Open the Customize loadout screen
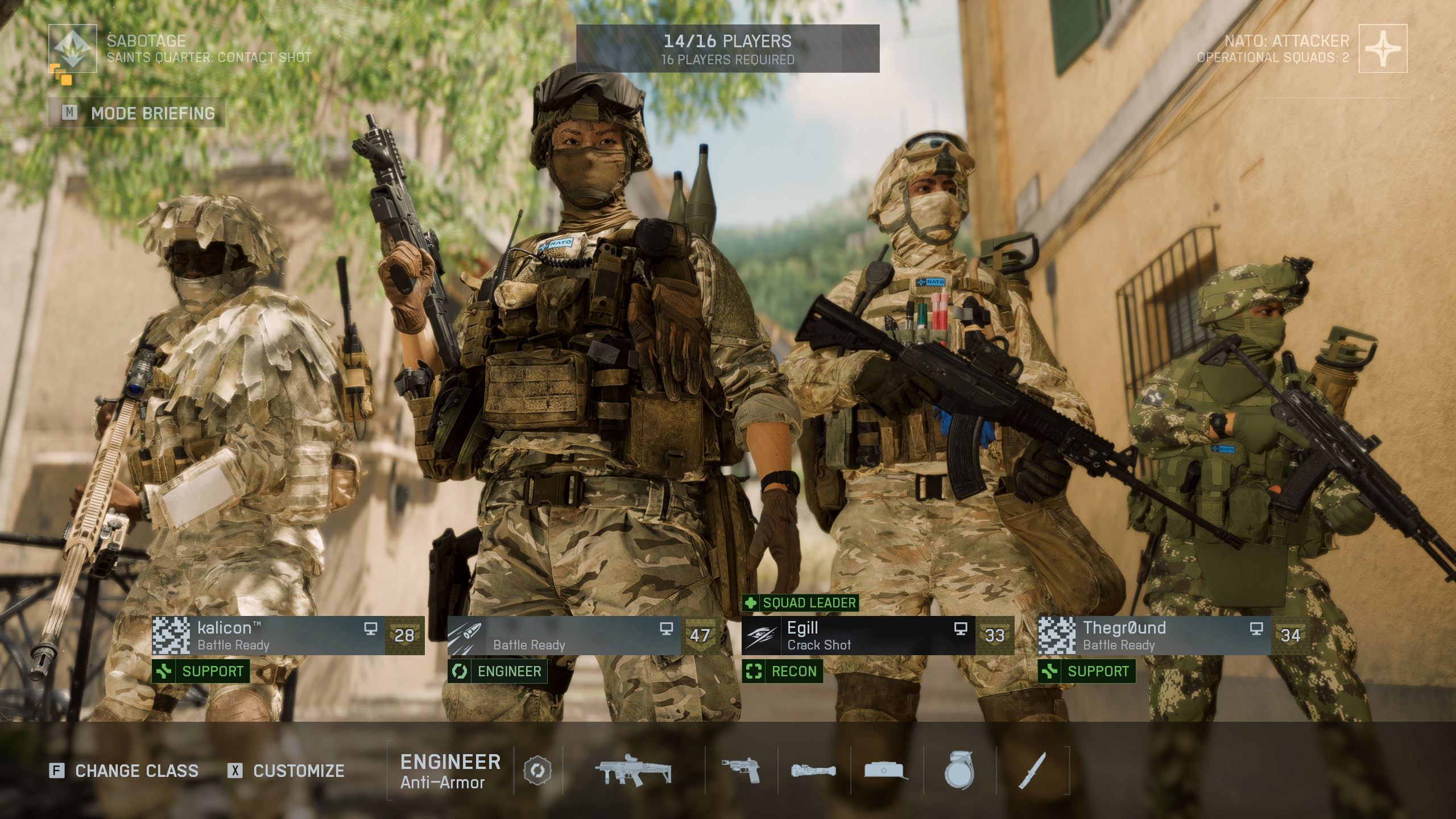The width and height of the screenshot is (1456, 819). (x=286, y=771)
